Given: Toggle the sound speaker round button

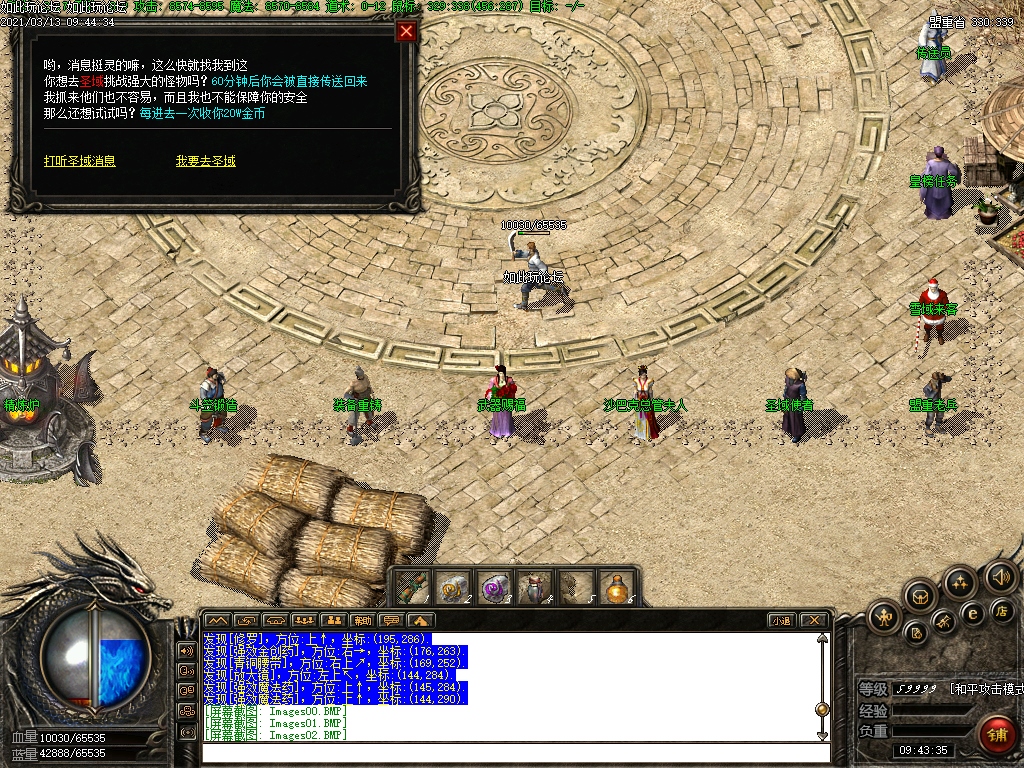Looking at the screenshot, I should [x=1000, y=577].
